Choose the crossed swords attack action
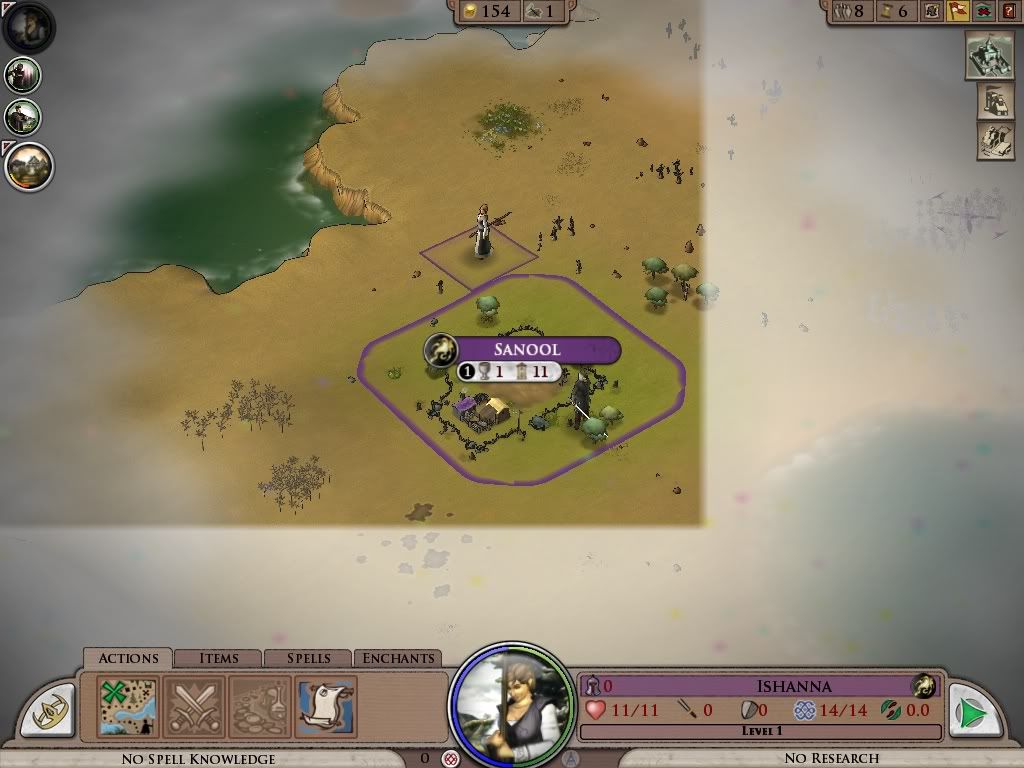Screen dimensions: 1024x768 (194, 706)
